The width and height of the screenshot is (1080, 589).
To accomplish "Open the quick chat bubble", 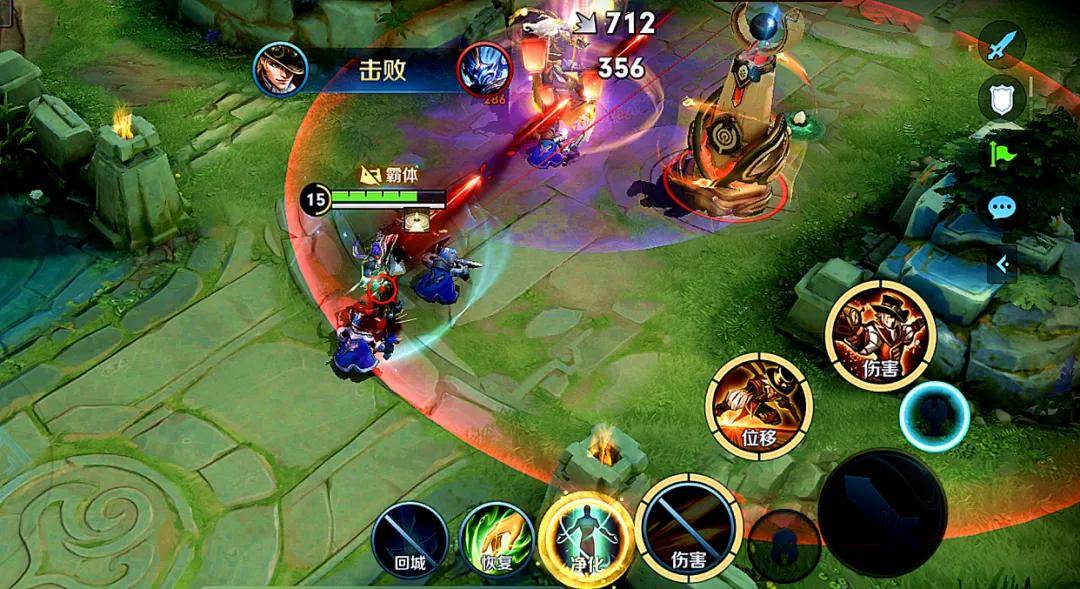I will pyautogui.click(x=1001, y=208).
